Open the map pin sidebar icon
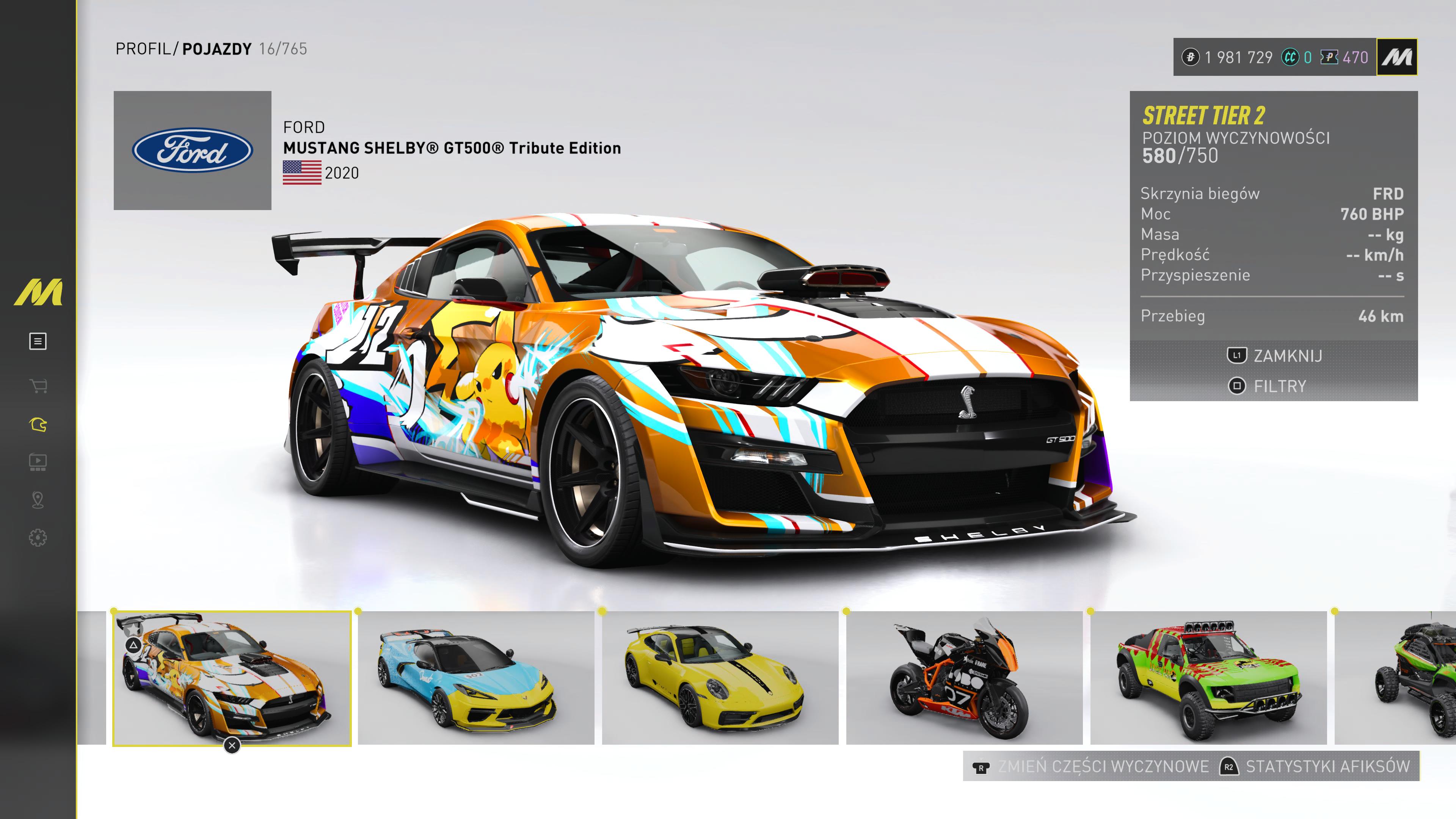1456x819 pixels. [38, 500]
